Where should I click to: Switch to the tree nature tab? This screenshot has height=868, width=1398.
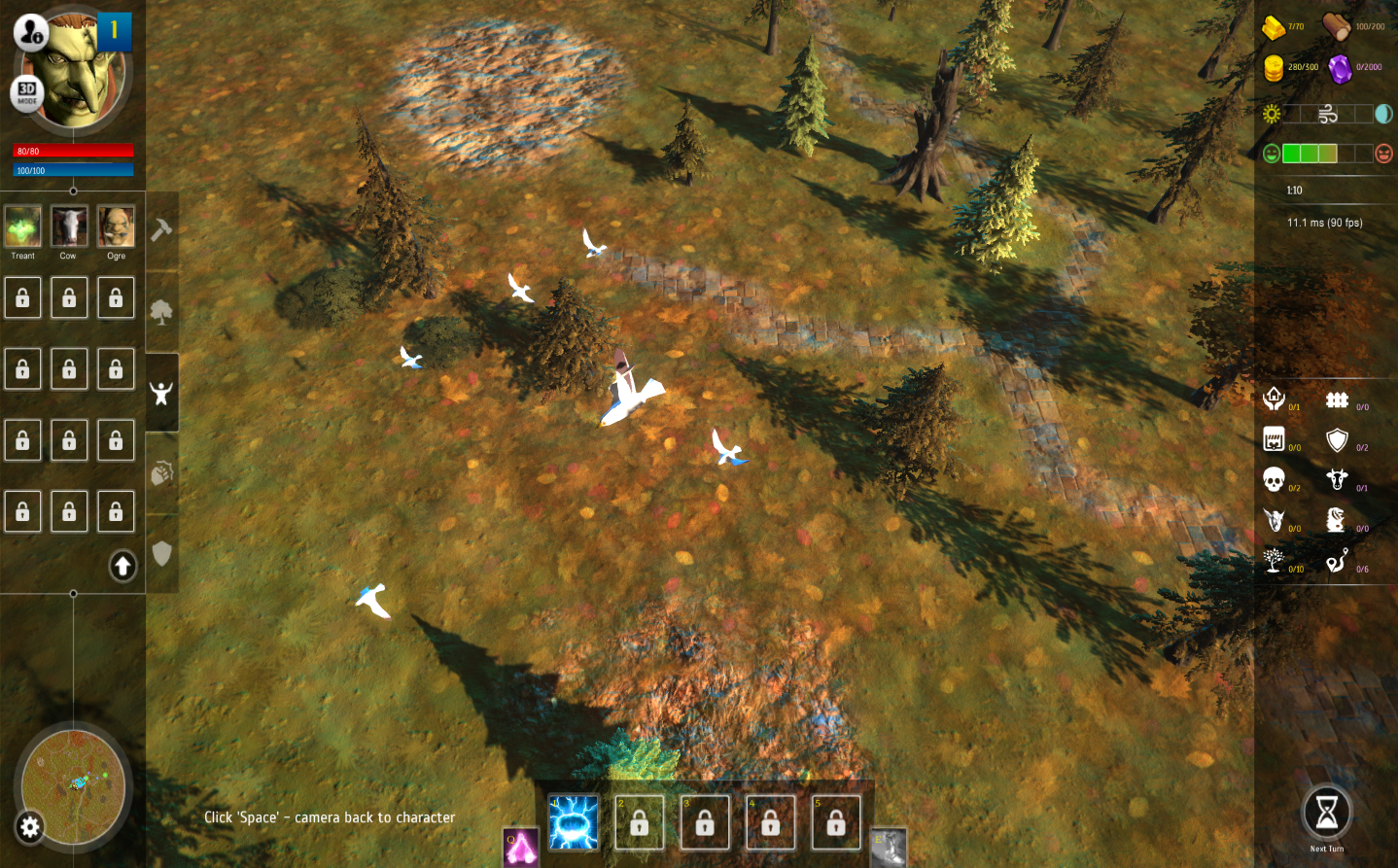tap(161, 312)
